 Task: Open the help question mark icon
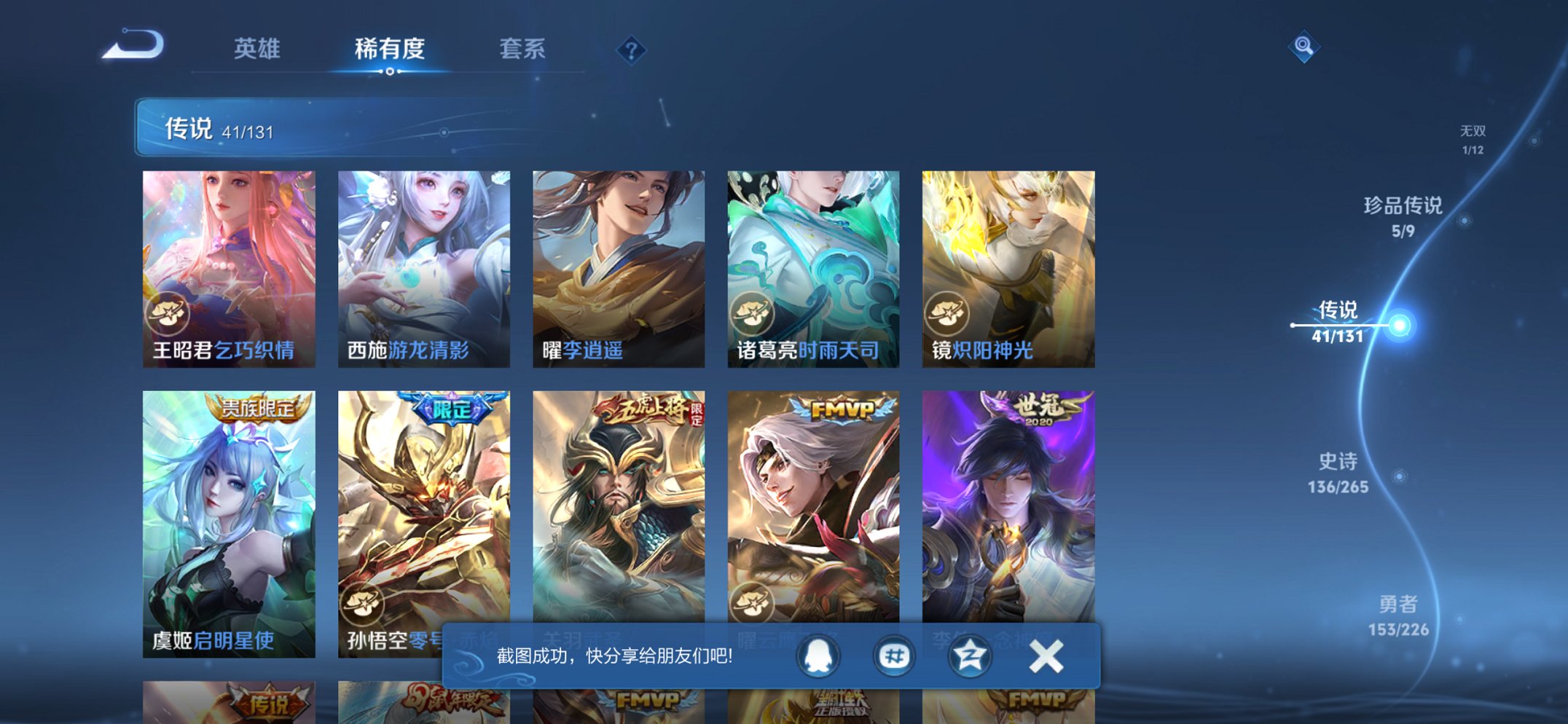(631, 49)
